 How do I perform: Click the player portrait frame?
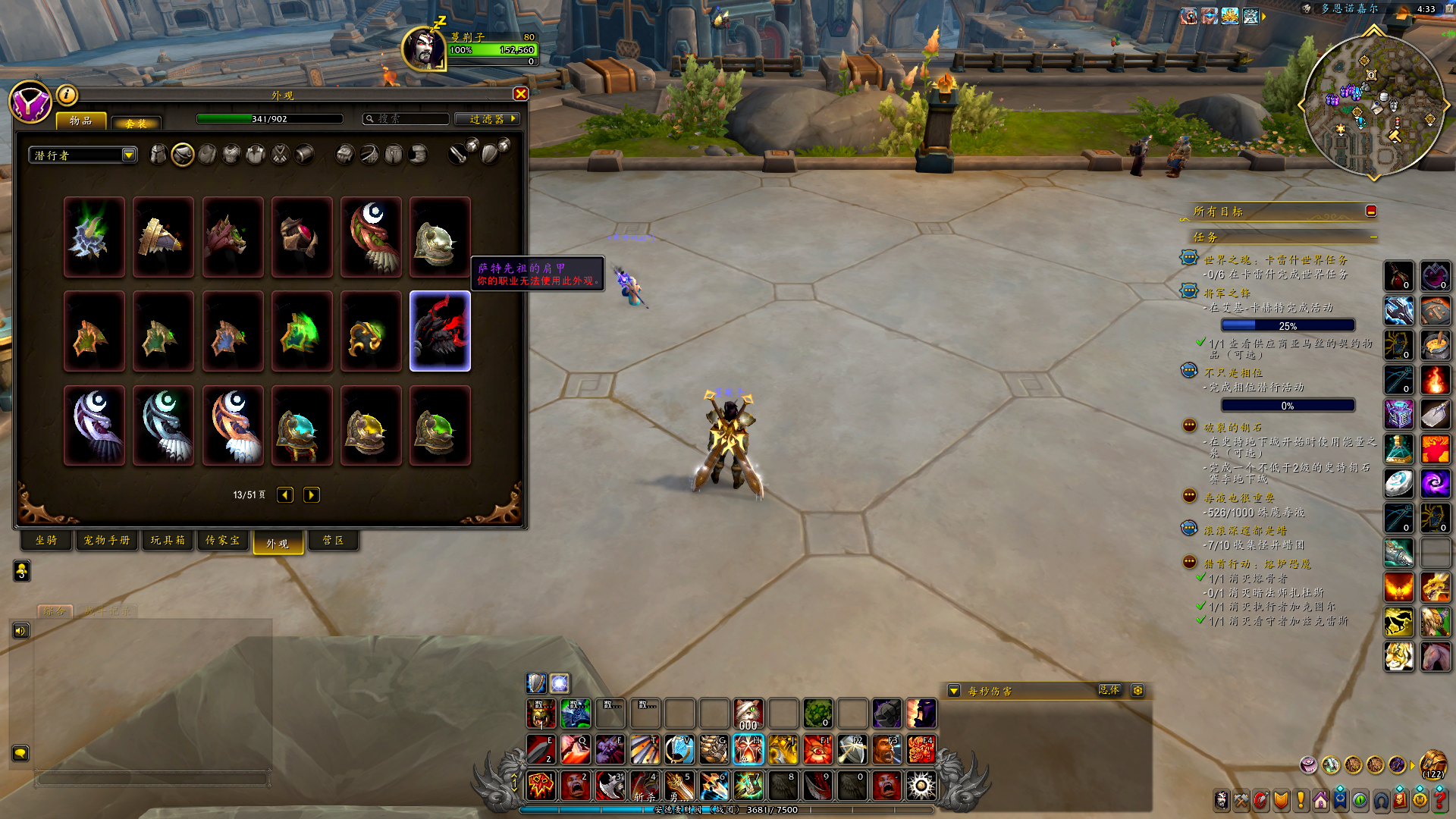tap(424, 49)
